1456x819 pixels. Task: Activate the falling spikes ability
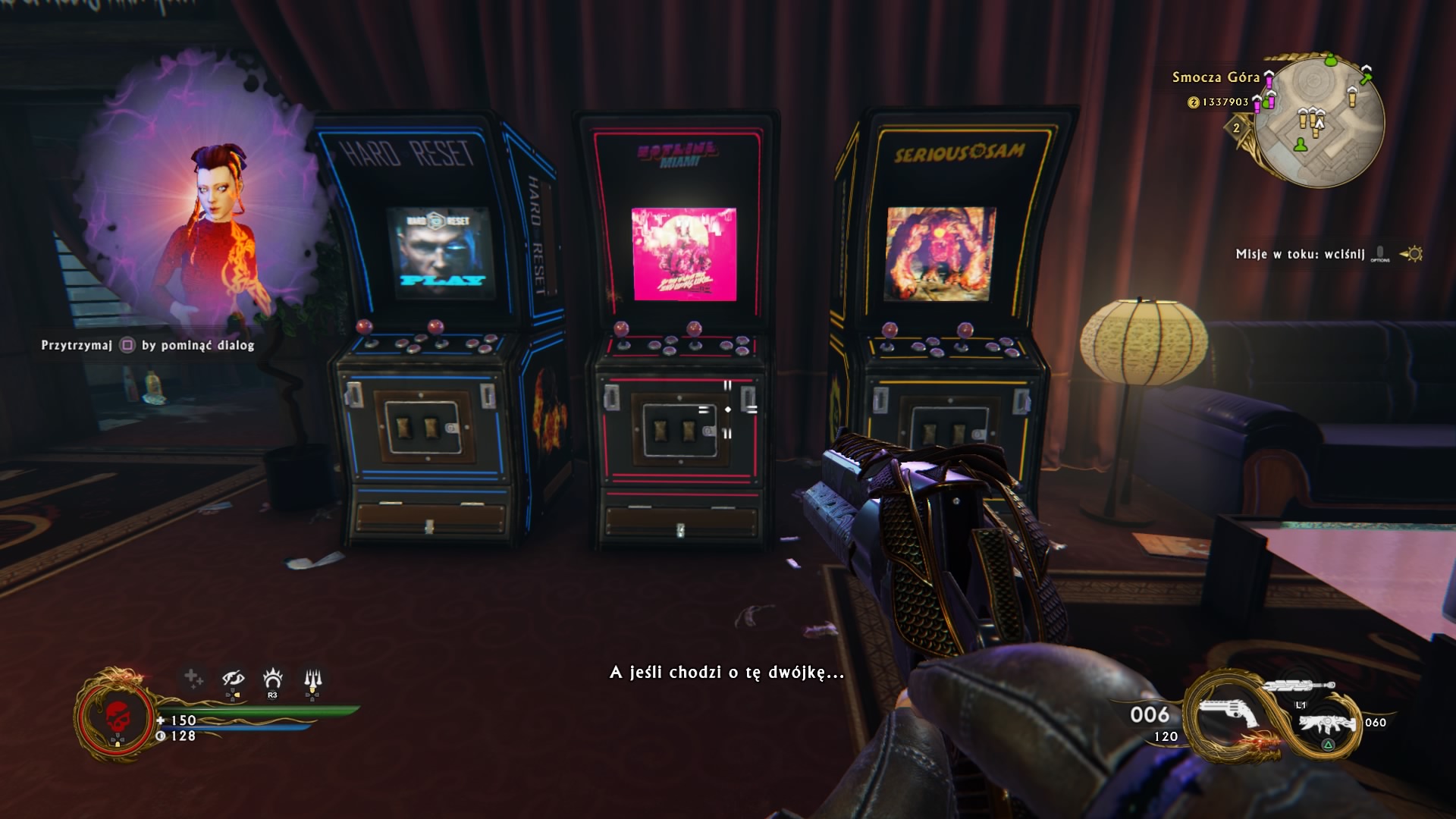[x=312, y=679]
